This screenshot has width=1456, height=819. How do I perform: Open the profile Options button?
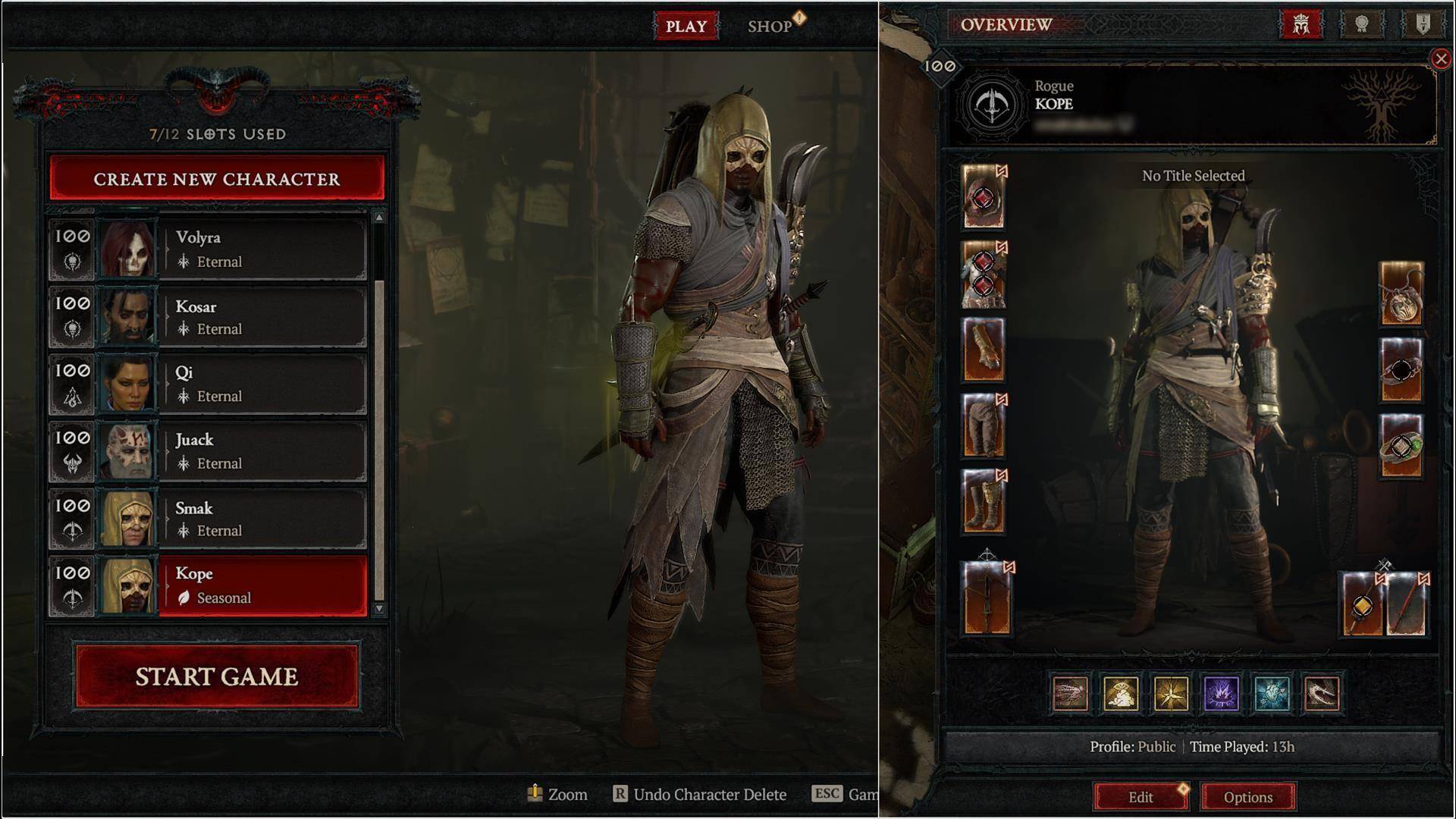(x=1248, y=797)
